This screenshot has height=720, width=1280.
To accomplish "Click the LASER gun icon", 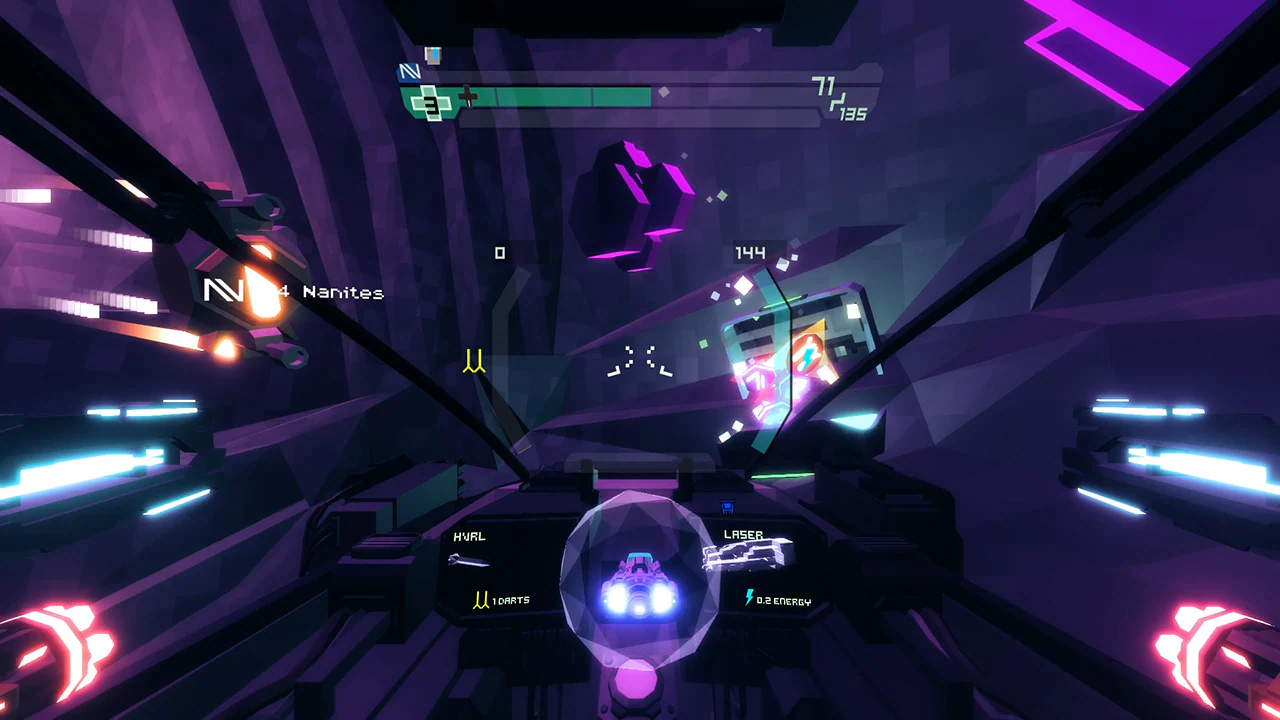I will pyautogui.click(x=747, y=553).
